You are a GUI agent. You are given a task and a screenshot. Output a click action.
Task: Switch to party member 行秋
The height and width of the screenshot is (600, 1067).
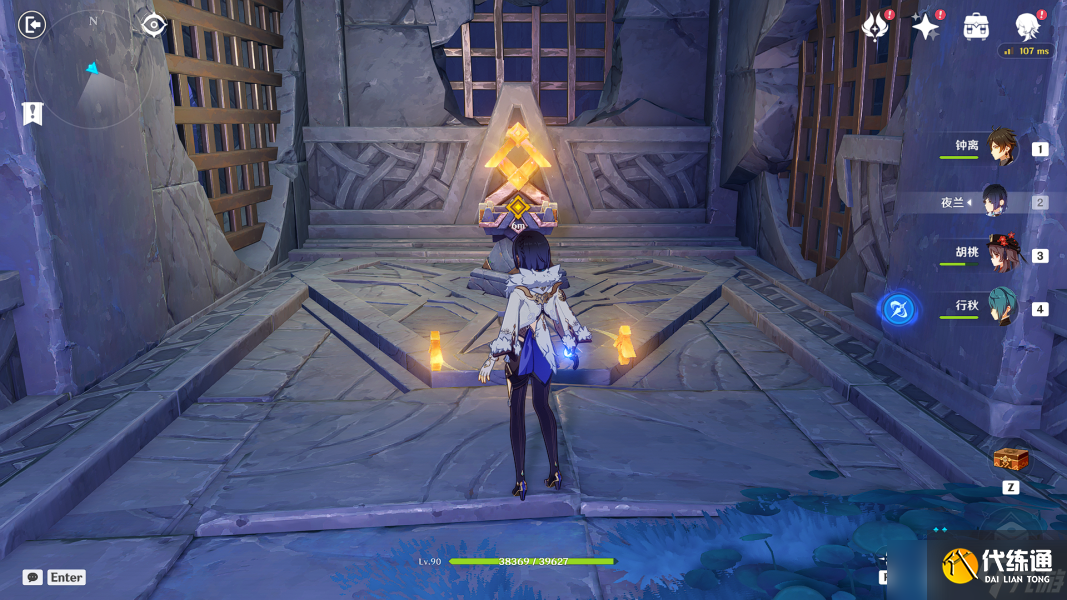1001,306
